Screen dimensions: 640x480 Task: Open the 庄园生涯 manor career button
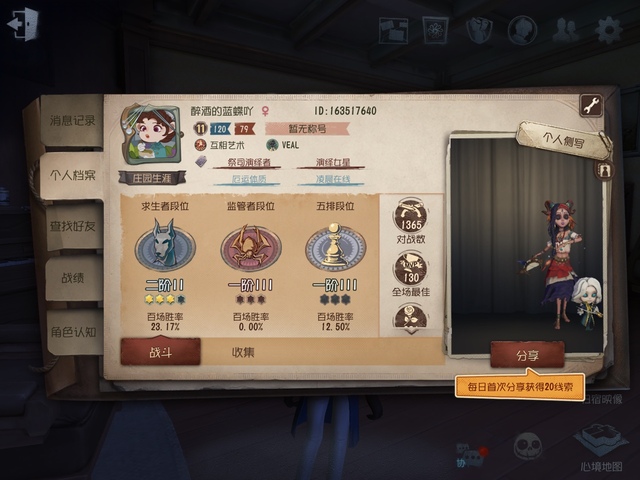coord(152,179)
